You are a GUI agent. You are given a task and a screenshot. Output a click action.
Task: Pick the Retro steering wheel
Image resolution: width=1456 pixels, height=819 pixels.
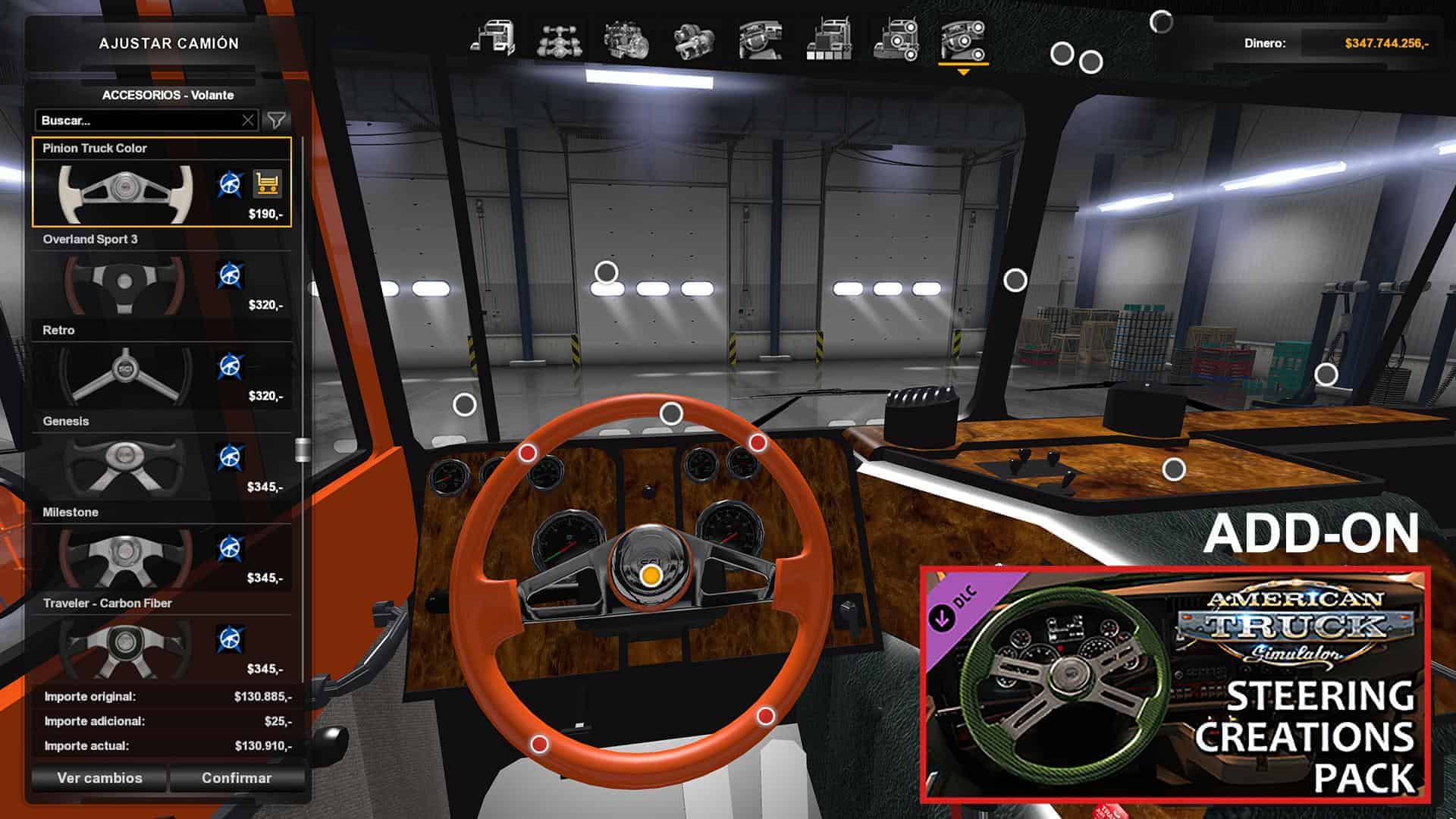[124, 373]
